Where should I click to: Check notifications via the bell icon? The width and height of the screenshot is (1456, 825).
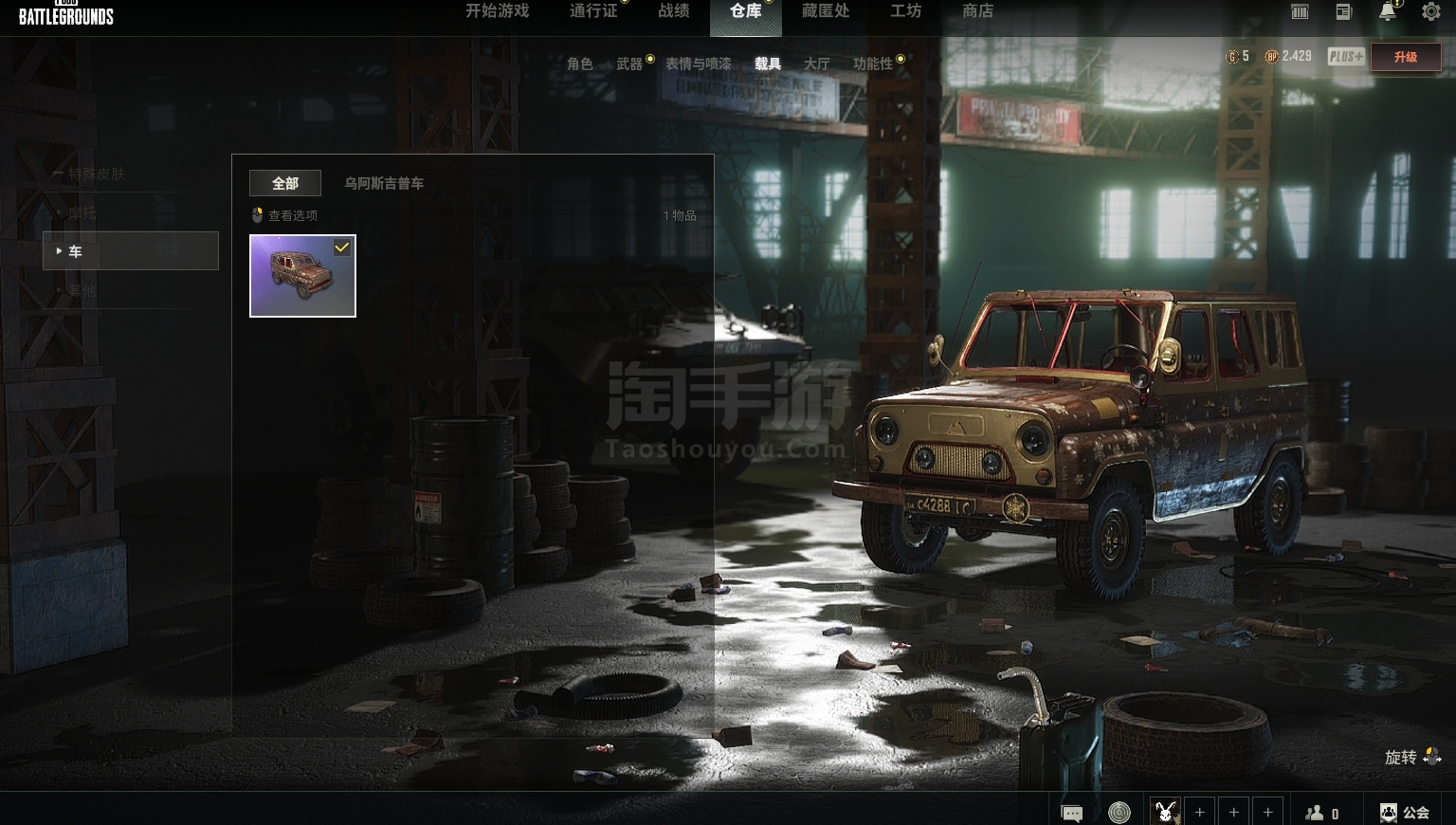point(1388,11)
